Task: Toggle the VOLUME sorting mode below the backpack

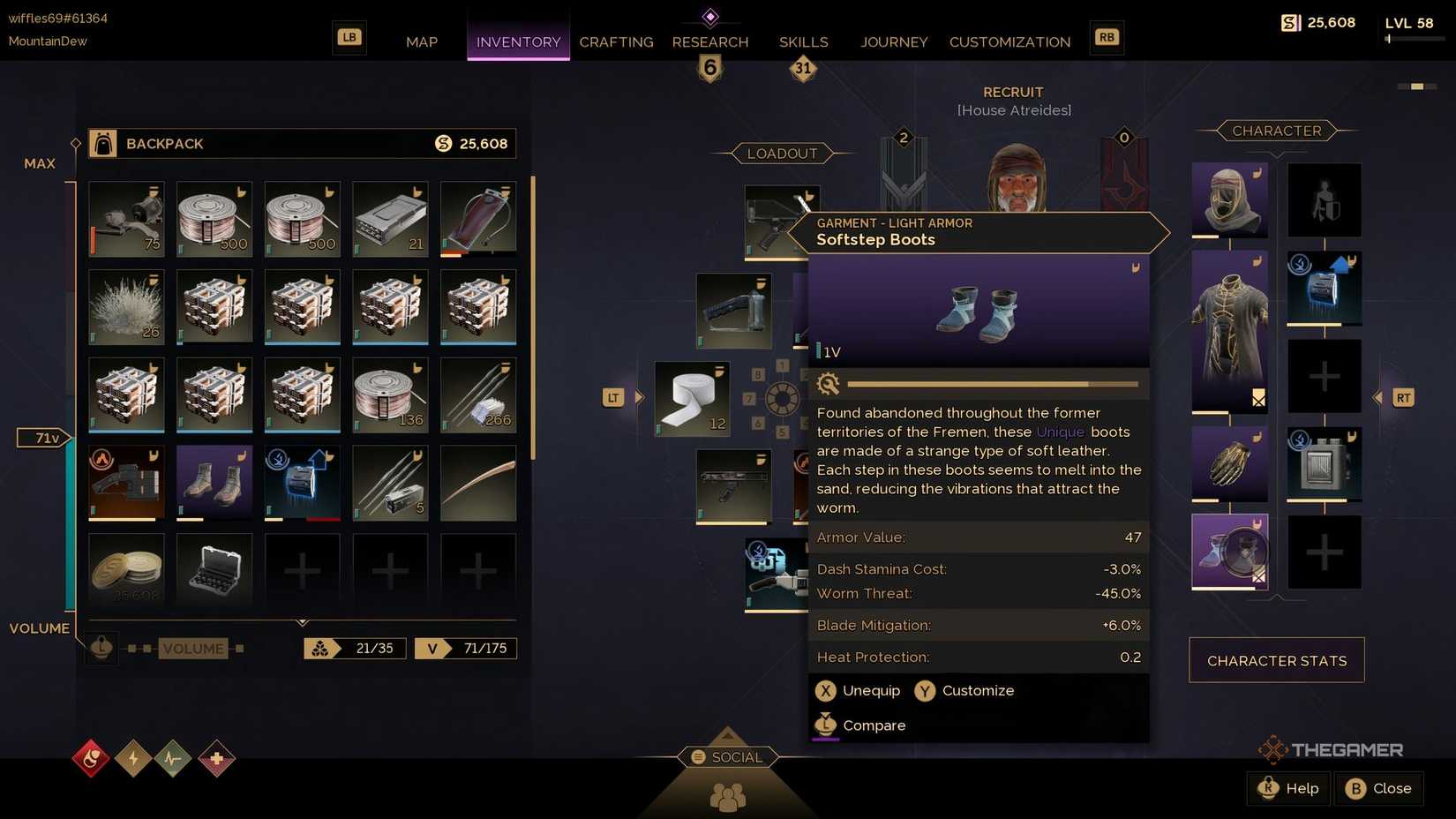Action: click(x=194, y=649)
